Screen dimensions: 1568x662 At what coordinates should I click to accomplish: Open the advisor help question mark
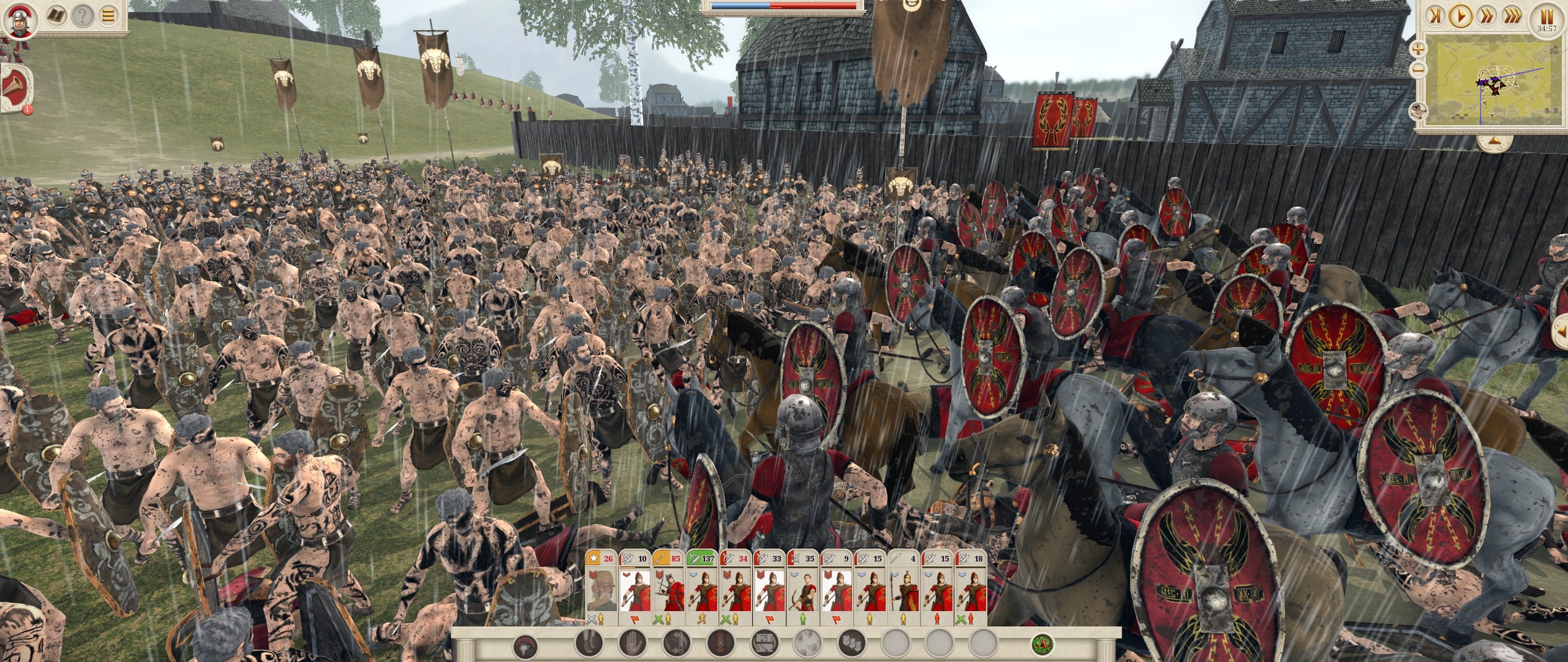point(83,15)
